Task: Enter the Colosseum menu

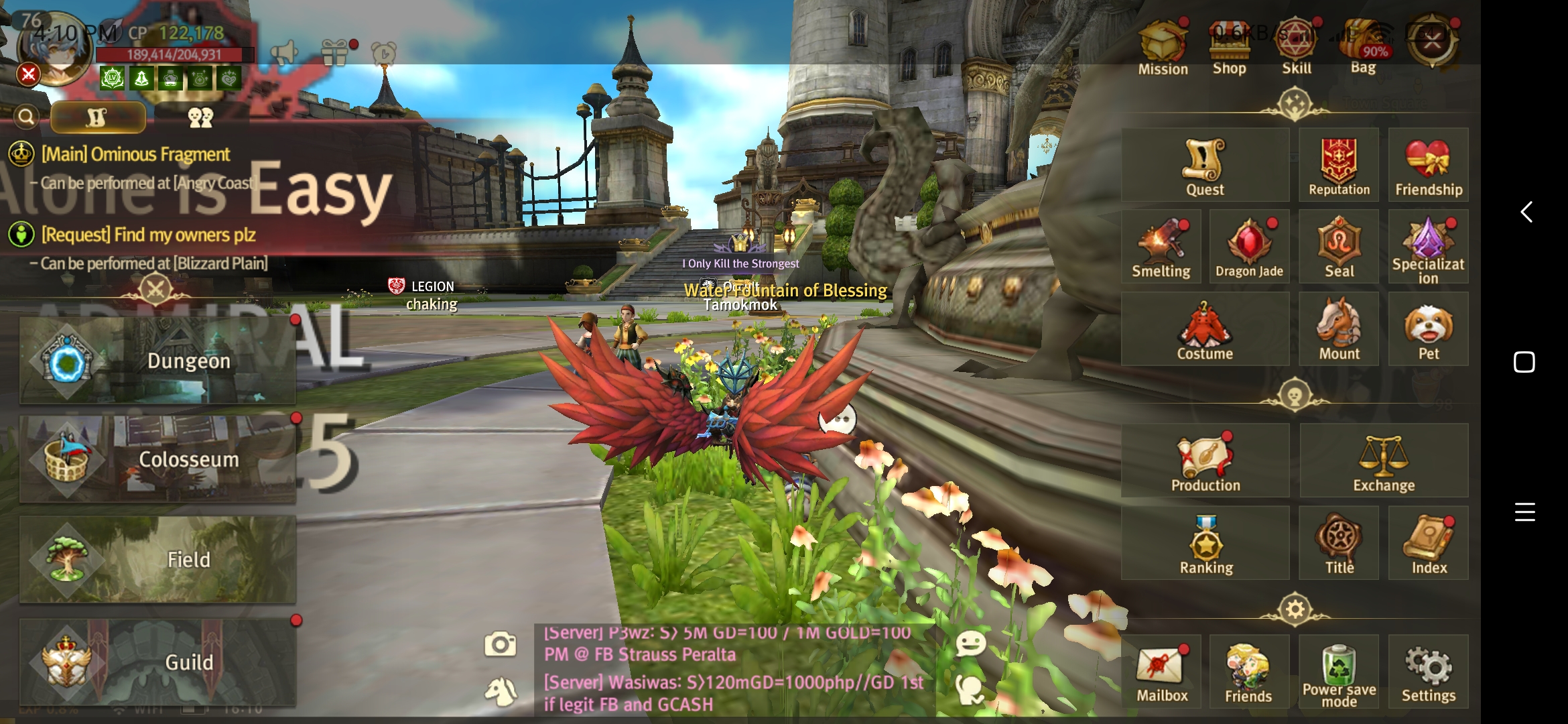Action: pos(157,459)
